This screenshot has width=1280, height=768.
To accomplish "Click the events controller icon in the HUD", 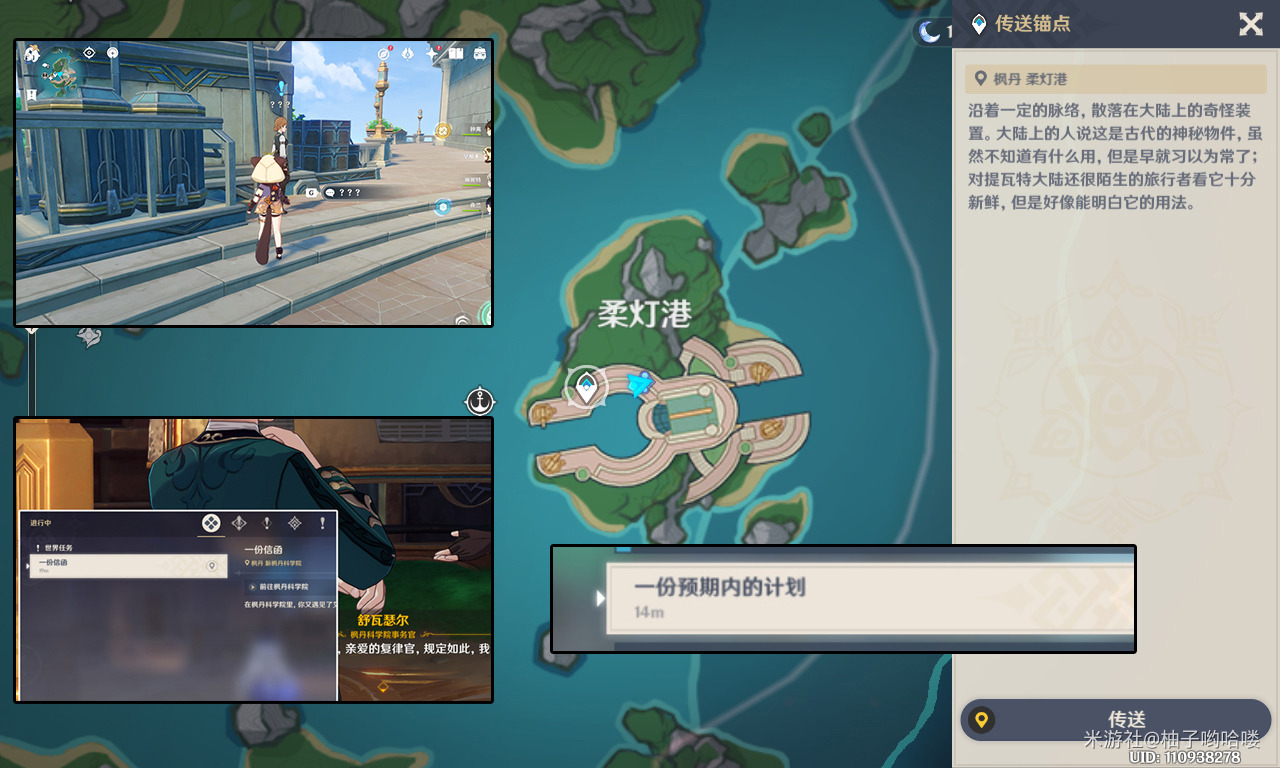I will point(480,54).
